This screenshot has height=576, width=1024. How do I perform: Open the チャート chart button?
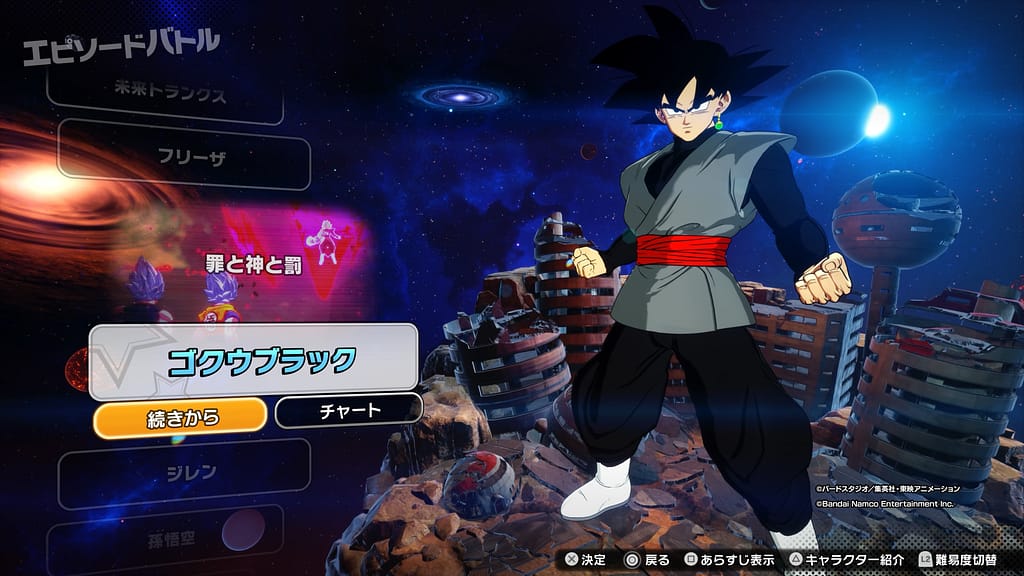tap(348, 411)
